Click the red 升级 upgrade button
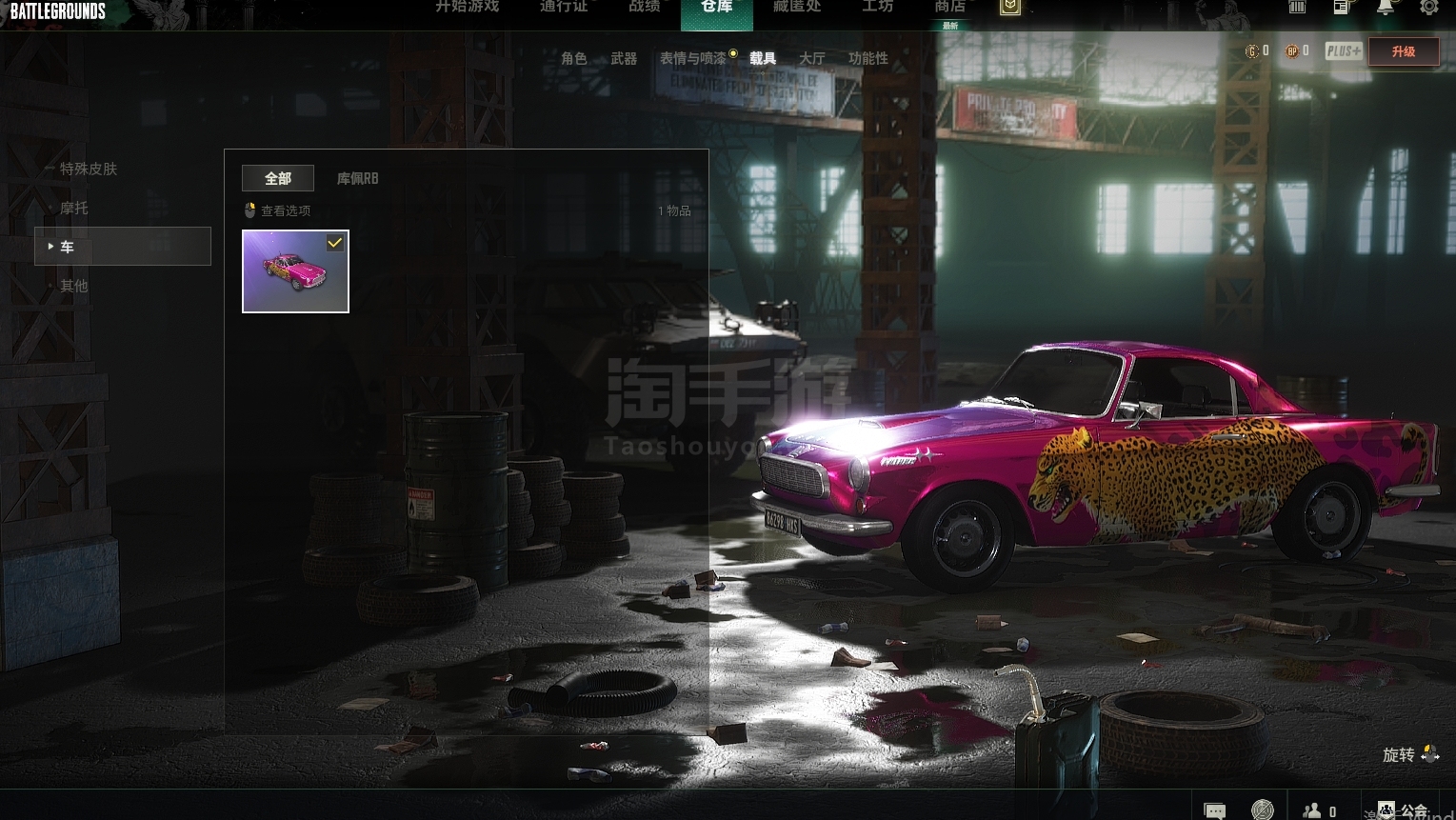 (x=1403, y=51)
